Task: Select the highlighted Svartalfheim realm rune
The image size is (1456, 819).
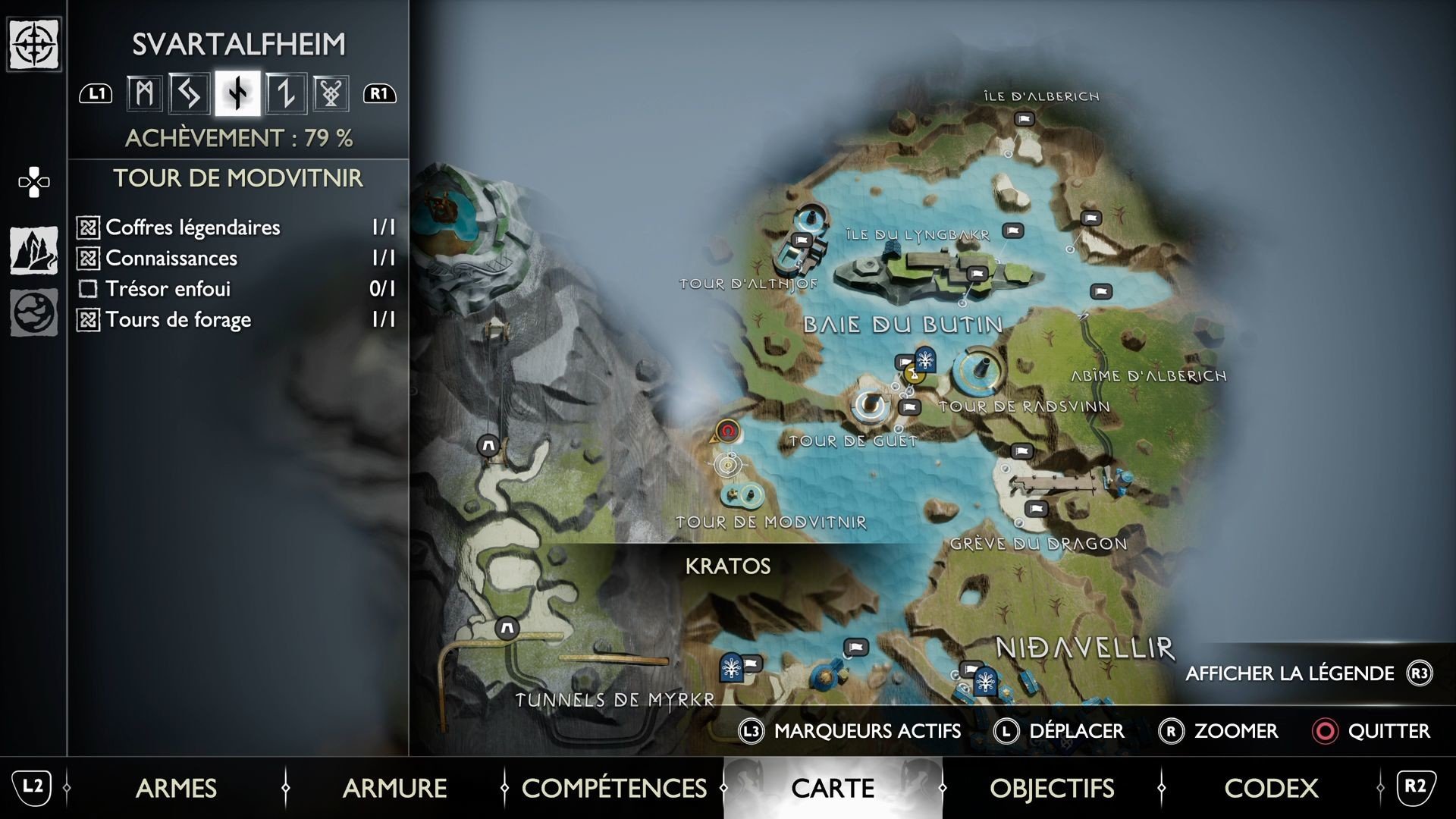Action: pyautogui.click(x=237, y=93)
